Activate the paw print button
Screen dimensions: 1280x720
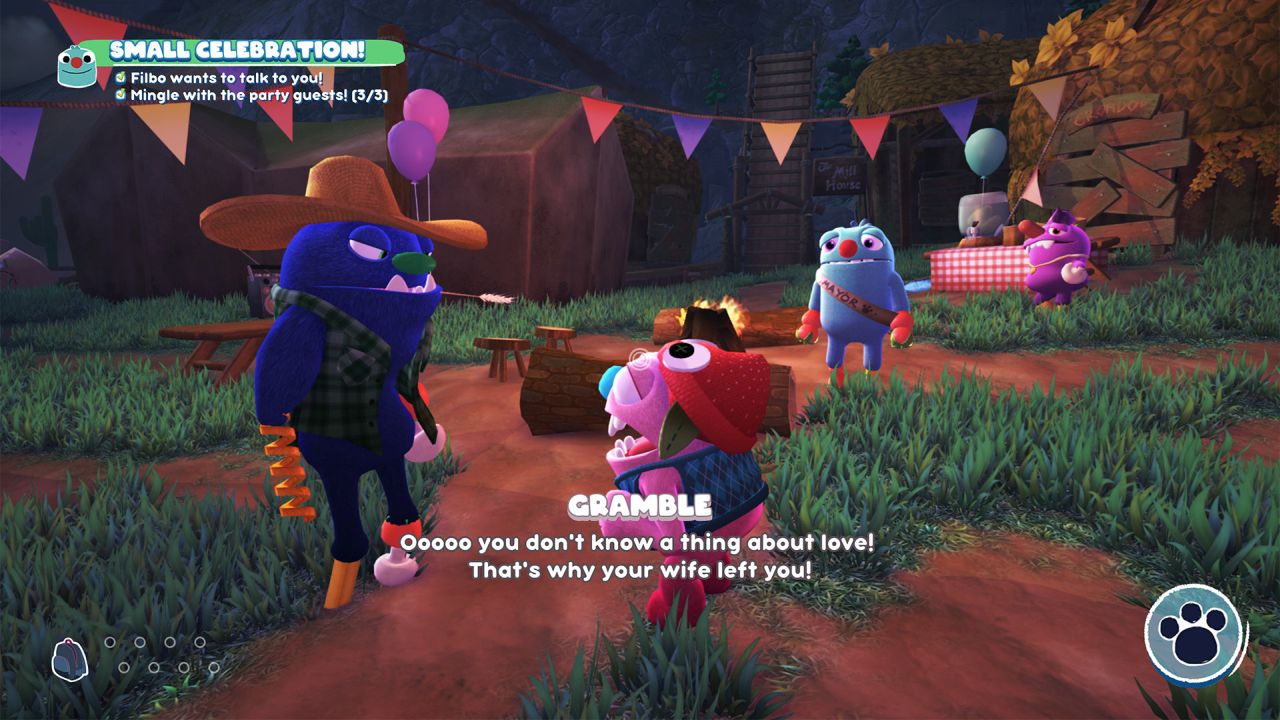point(1194,635)
